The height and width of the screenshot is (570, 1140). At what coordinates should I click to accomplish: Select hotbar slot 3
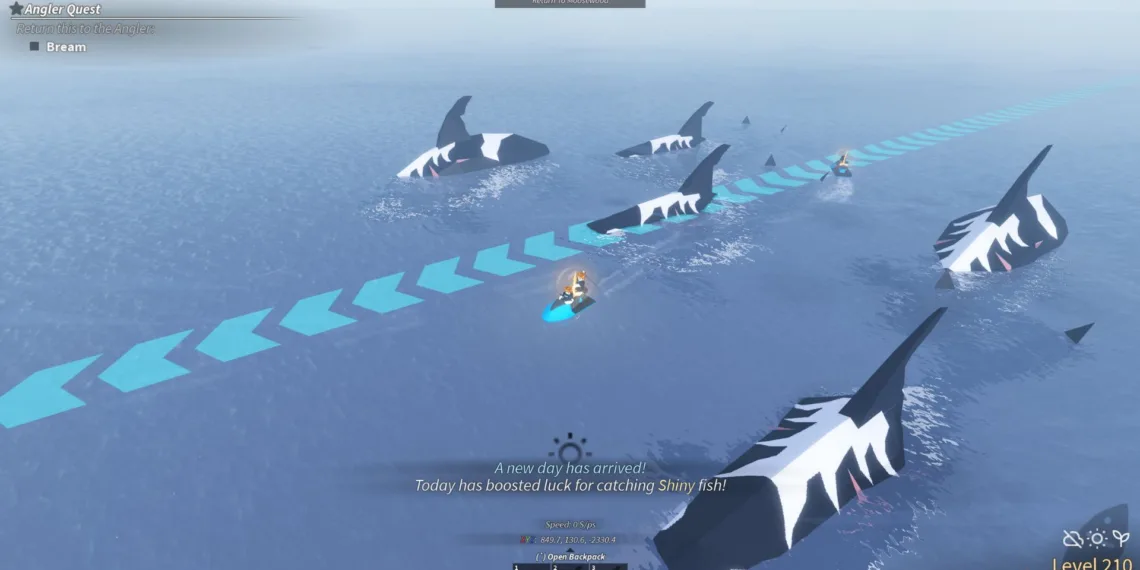[x=607, y=566]
